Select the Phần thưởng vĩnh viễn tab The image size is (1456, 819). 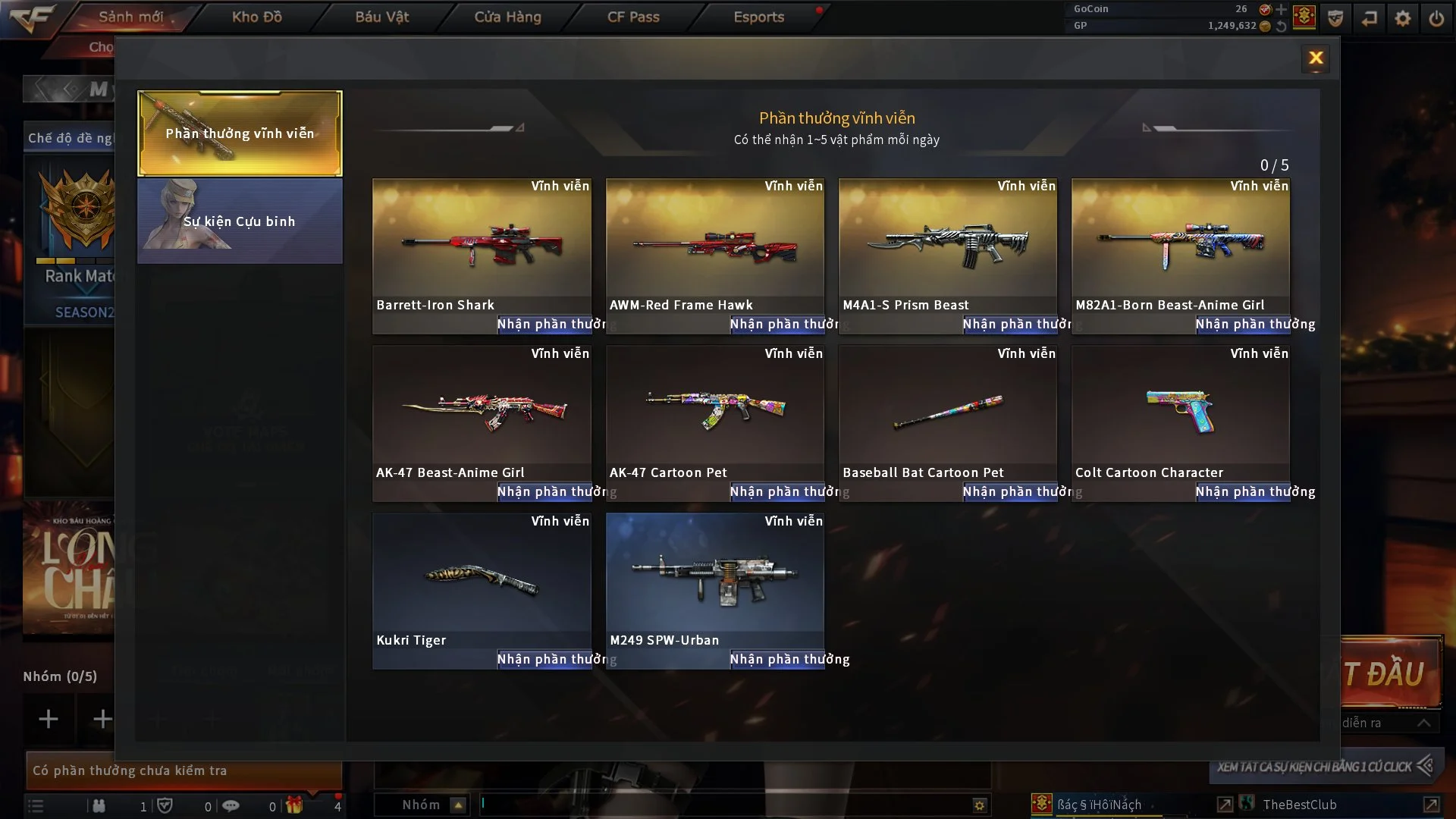pyautogui.click(x=240, y=133)
